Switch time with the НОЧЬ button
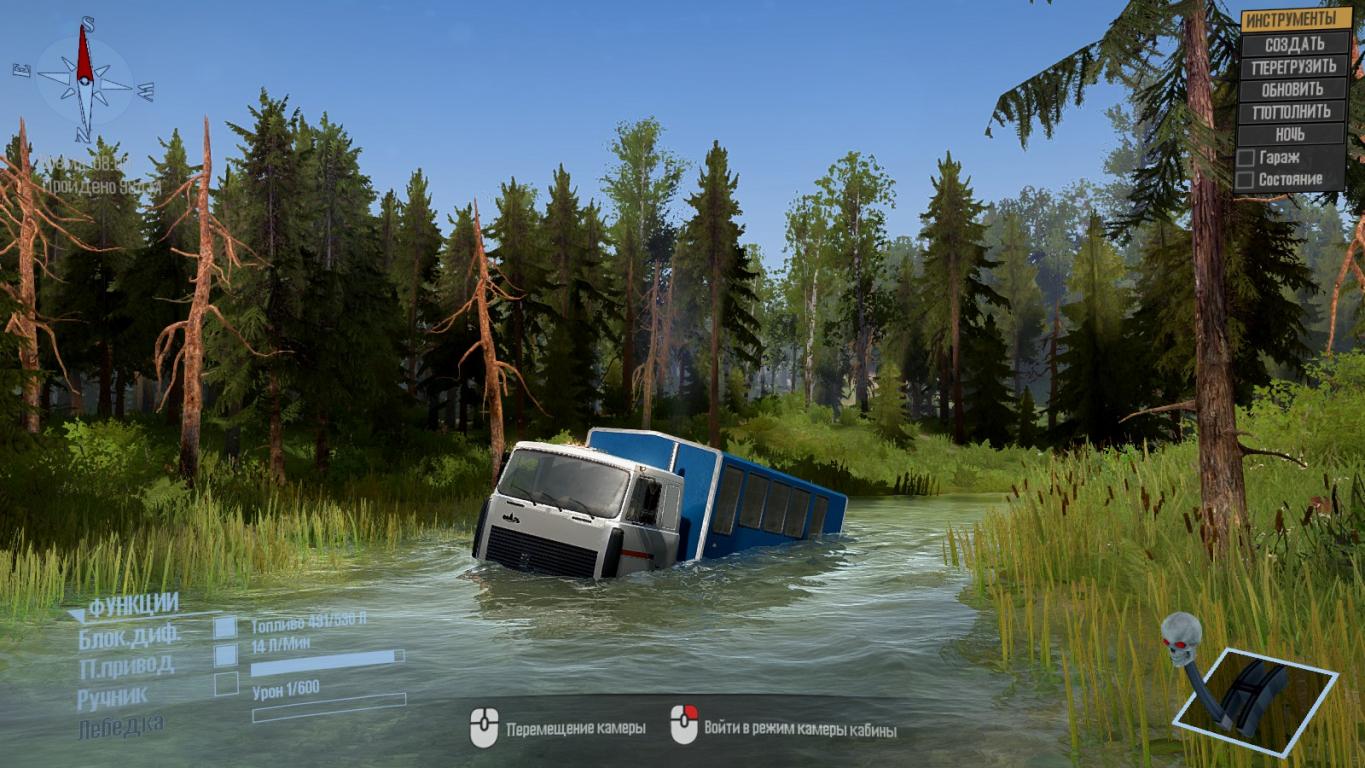Viewport: 1365px width, 768px height. tap(1295, 134)
